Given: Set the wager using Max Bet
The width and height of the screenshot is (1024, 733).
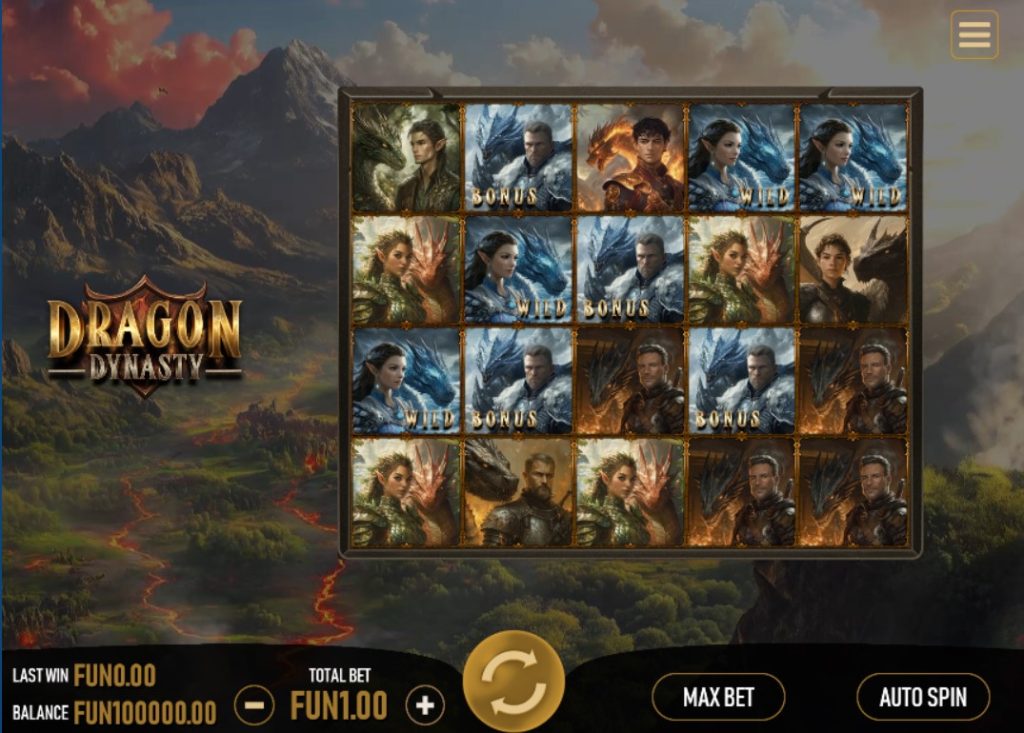Looking at the screenshot, I should coord(718,697).
